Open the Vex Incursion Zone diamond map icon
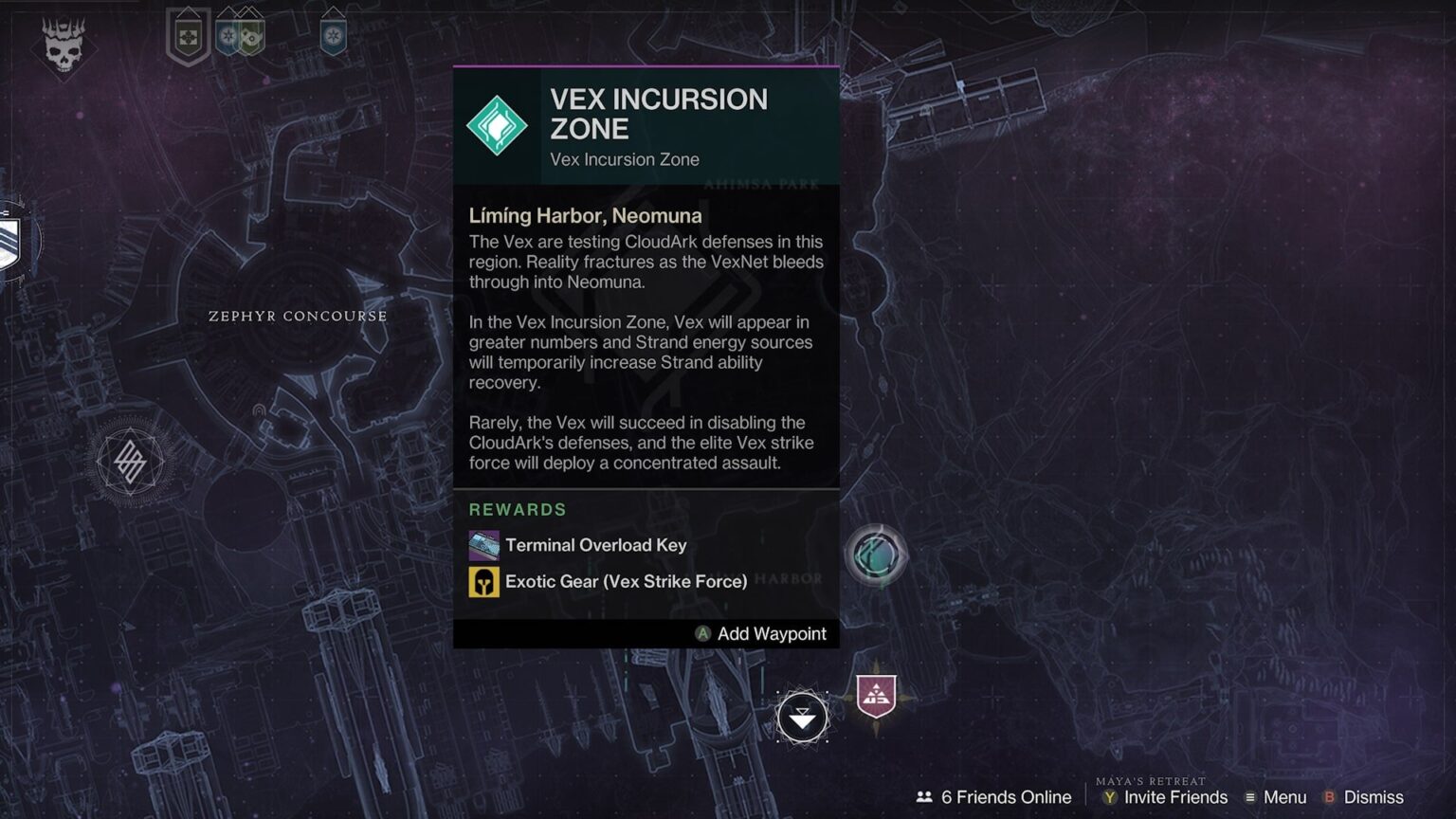 click(497, 123)
